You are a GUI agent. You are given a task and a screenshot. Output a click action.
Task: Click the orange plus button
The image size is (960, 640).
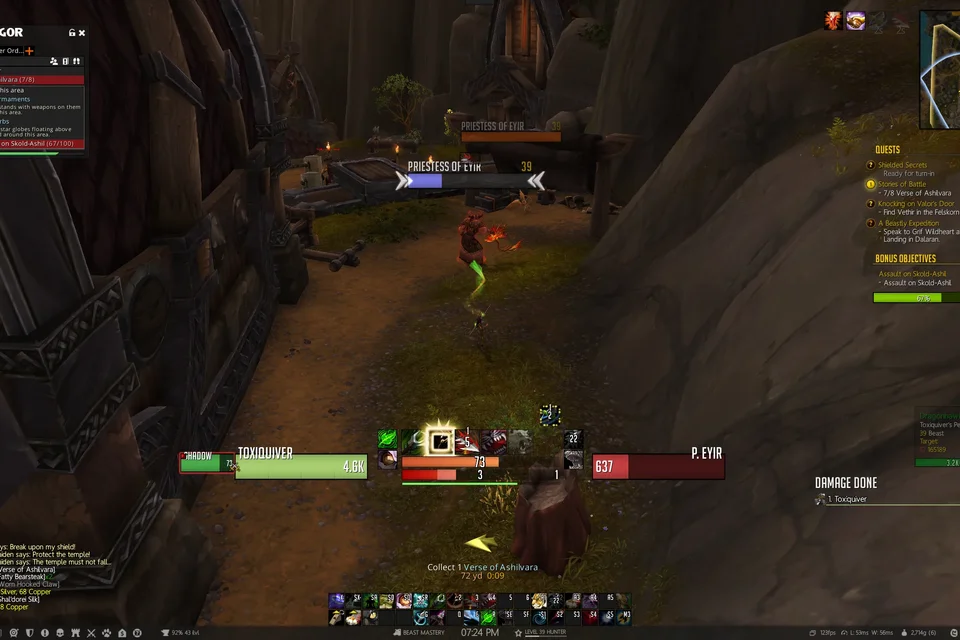[29, 50]
